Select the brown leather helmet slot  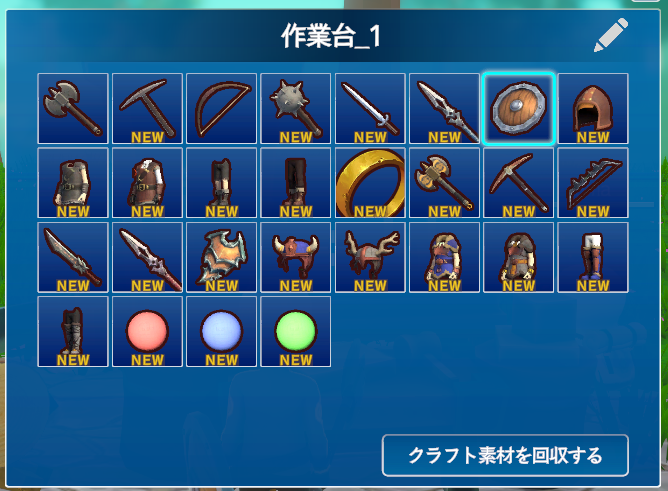[593, 108]
